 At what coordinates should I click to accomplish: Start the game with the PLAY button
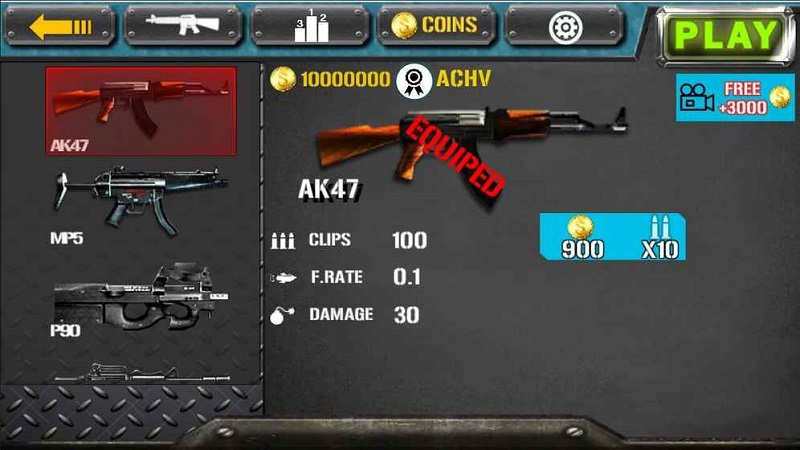pos(726,35)
